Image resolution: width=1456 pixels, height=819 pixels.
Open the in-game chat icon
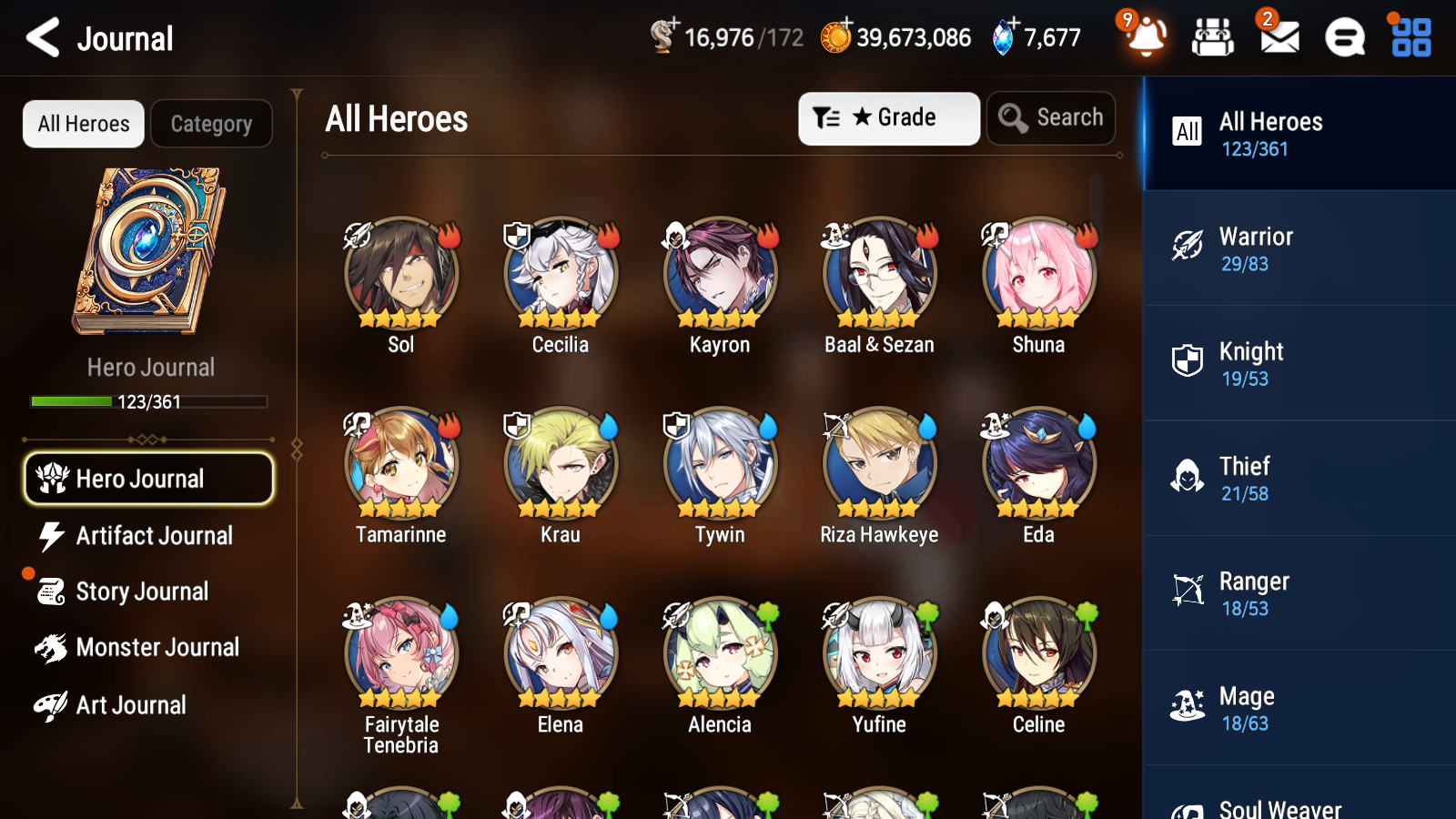pyautogui.click(x=1343, y=37)
